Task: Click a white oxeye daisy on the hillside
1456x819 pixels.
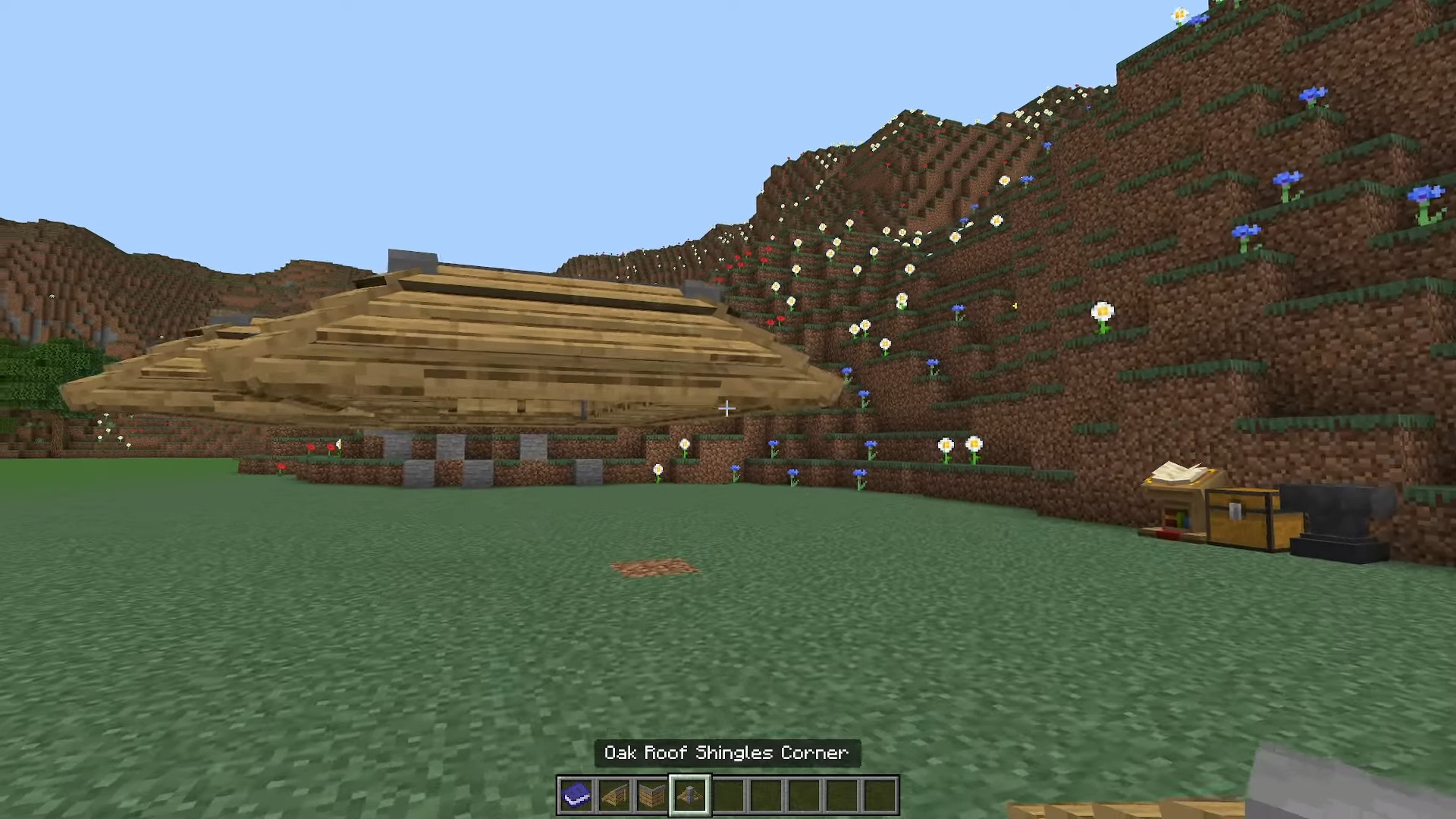Action: click(1101, 311)
